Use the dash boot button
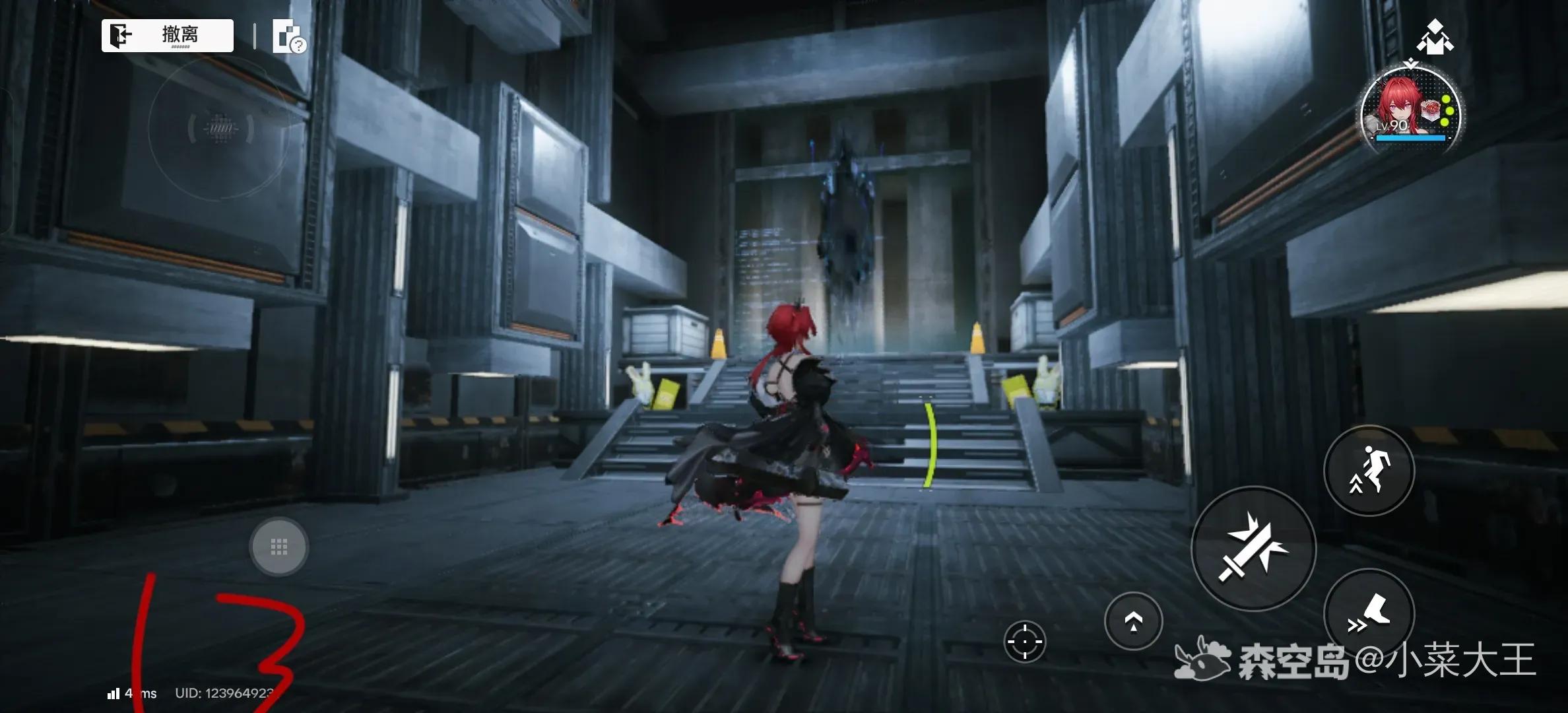 (1369, 613)
